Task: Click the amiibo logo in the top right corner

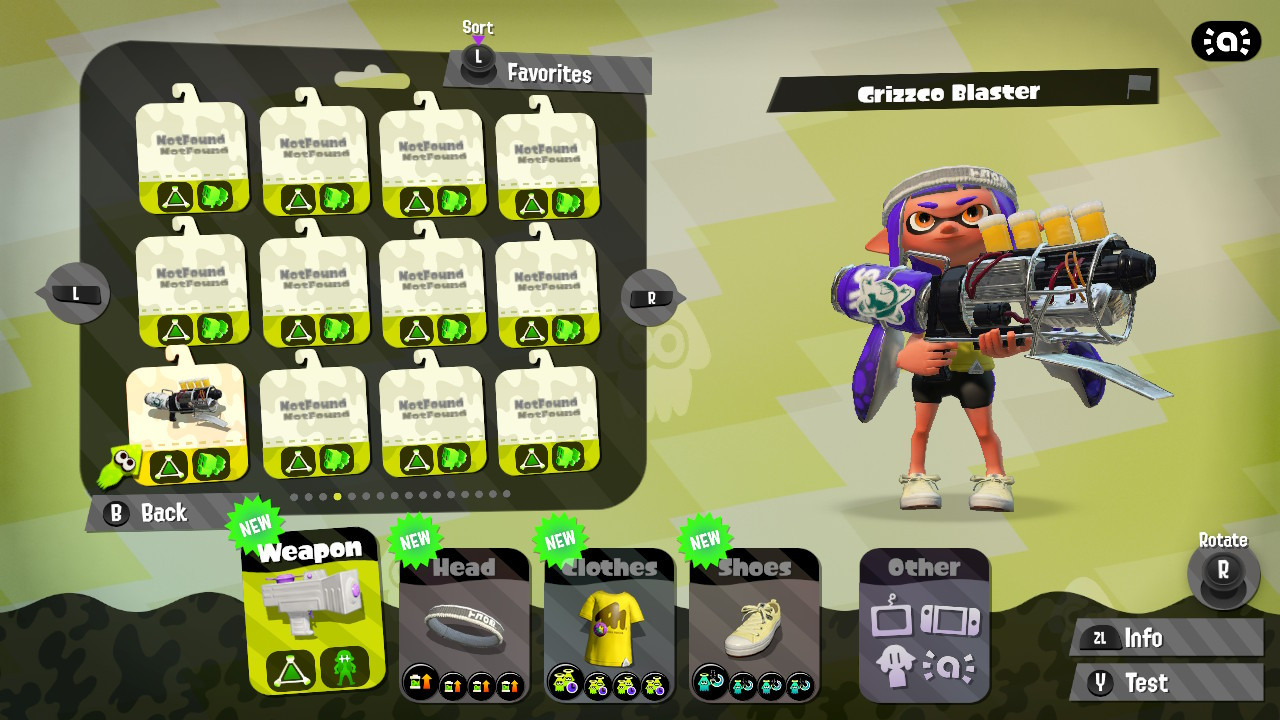Action: [x=1225, y=42]
